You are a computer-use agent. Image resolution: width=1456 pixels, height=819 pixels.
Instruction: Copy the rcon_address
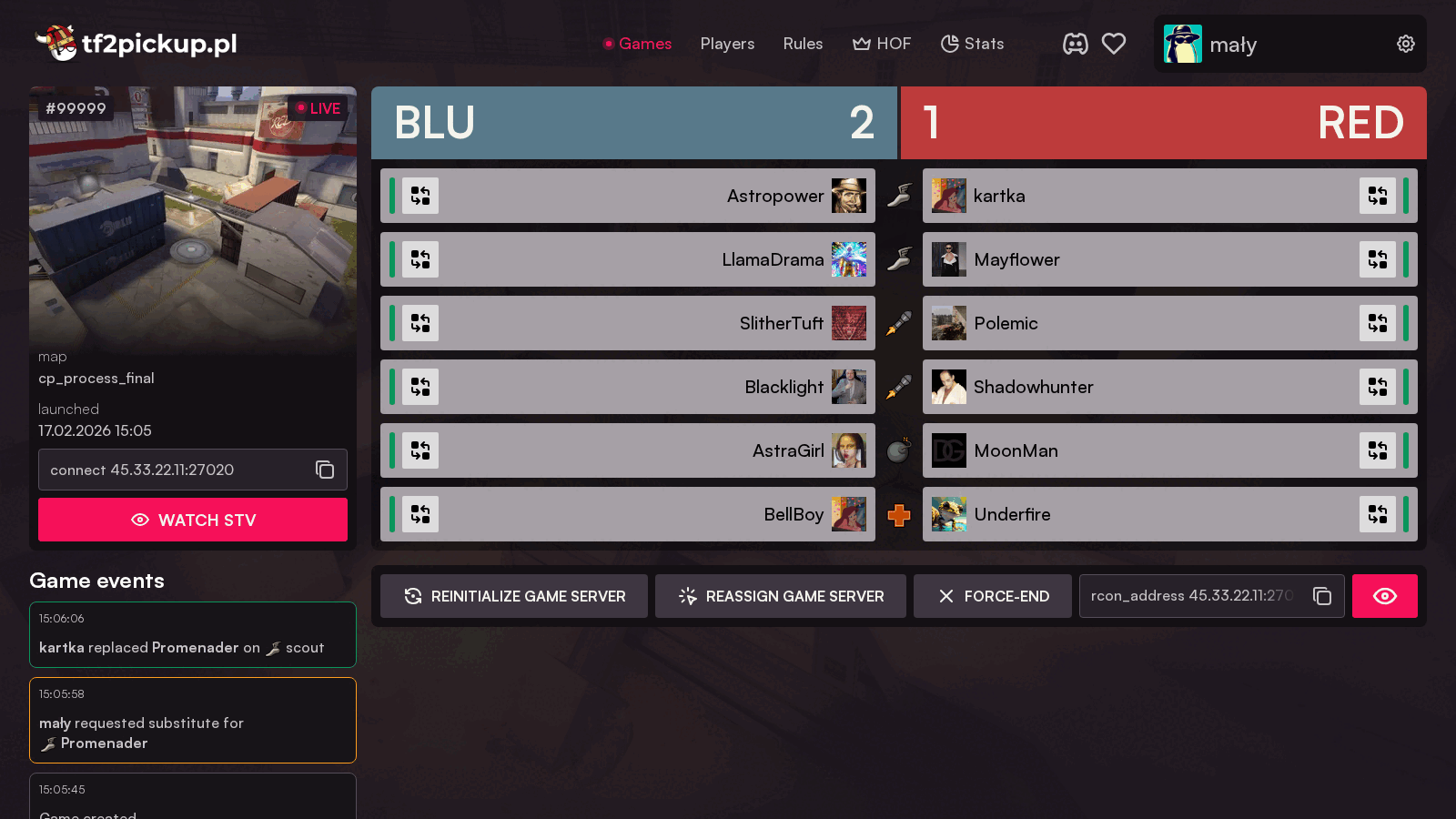click(x=1321, y=596)
